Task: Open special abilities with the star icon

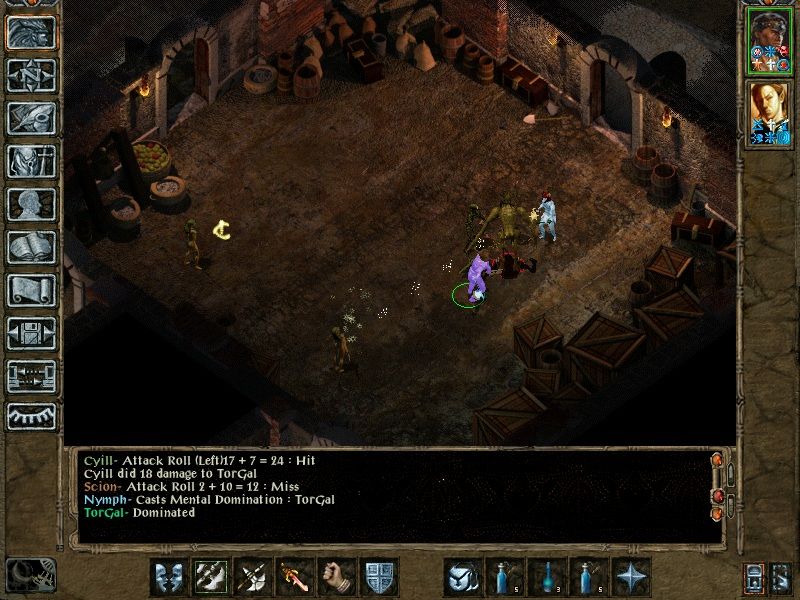Action: pyautogui.click(x=631, y=576)
